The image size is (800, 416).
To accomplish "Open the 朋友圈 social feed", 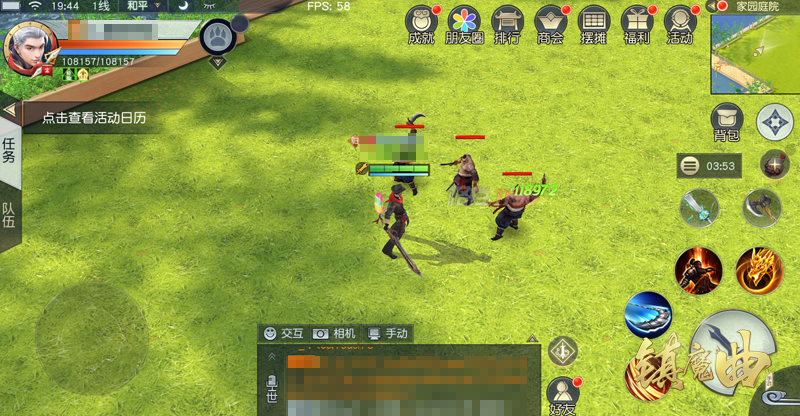I will point(464,24).
